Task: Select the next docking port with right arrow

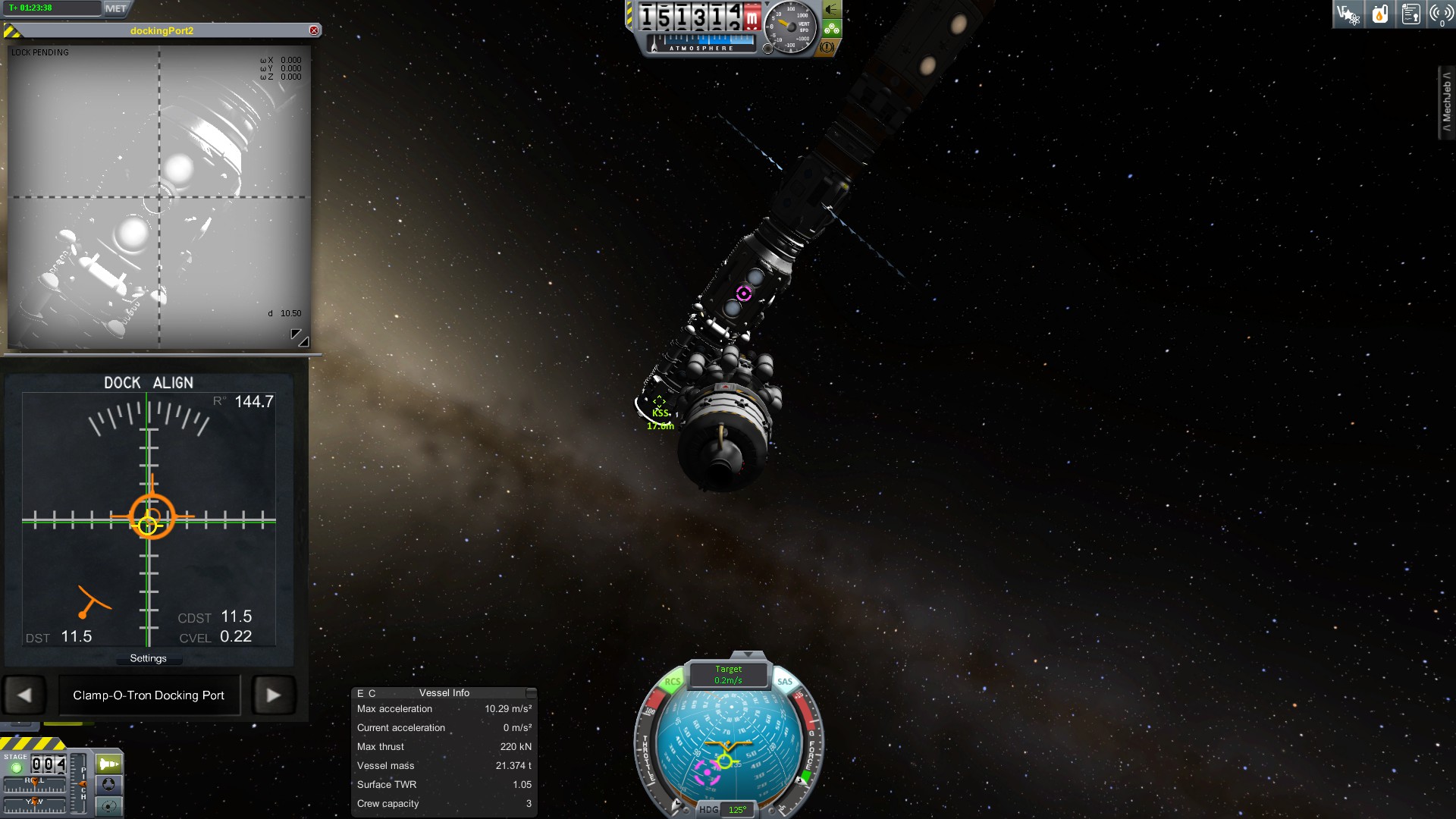Action: pos(273,695)
